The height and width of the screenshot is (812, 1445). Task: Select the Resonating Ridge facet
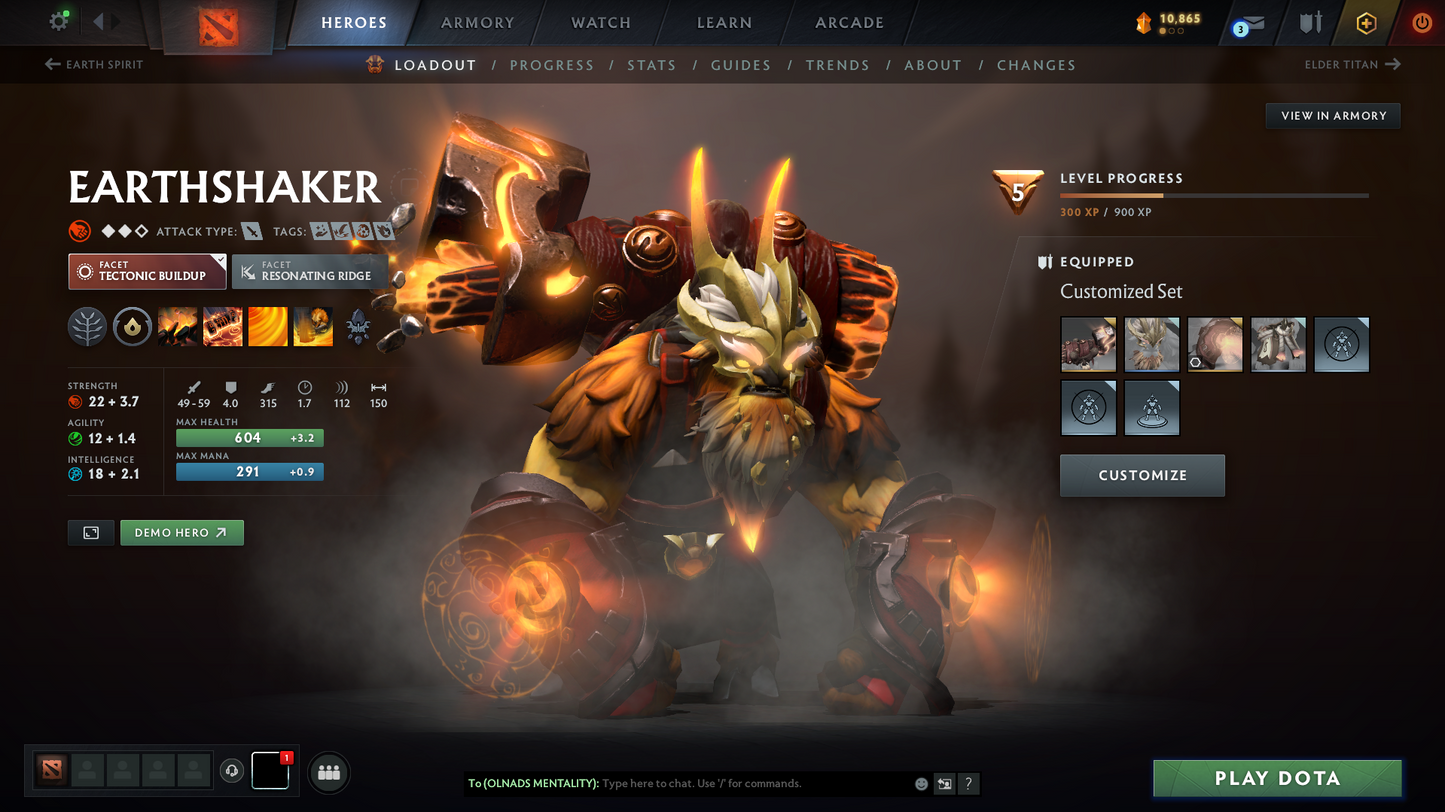click(x=309, y=271)
